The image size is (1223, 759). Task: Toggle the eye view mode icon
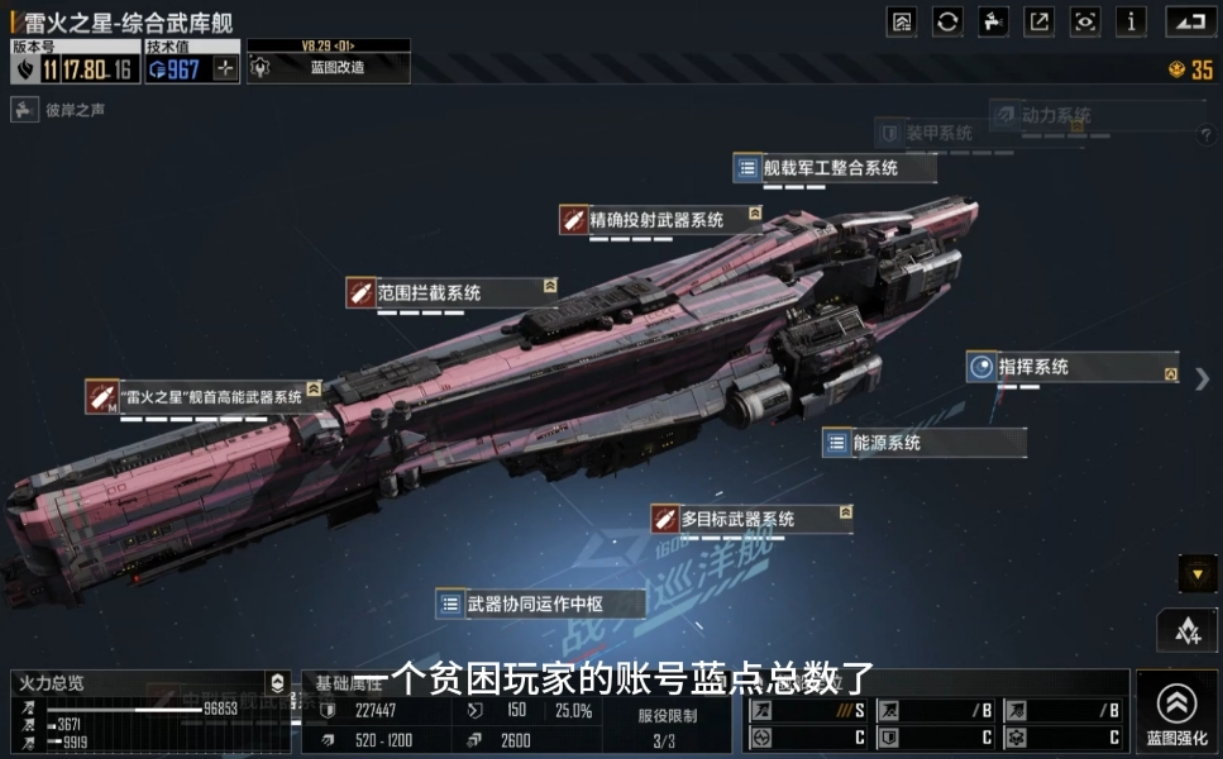click(x=1085, y=22)
